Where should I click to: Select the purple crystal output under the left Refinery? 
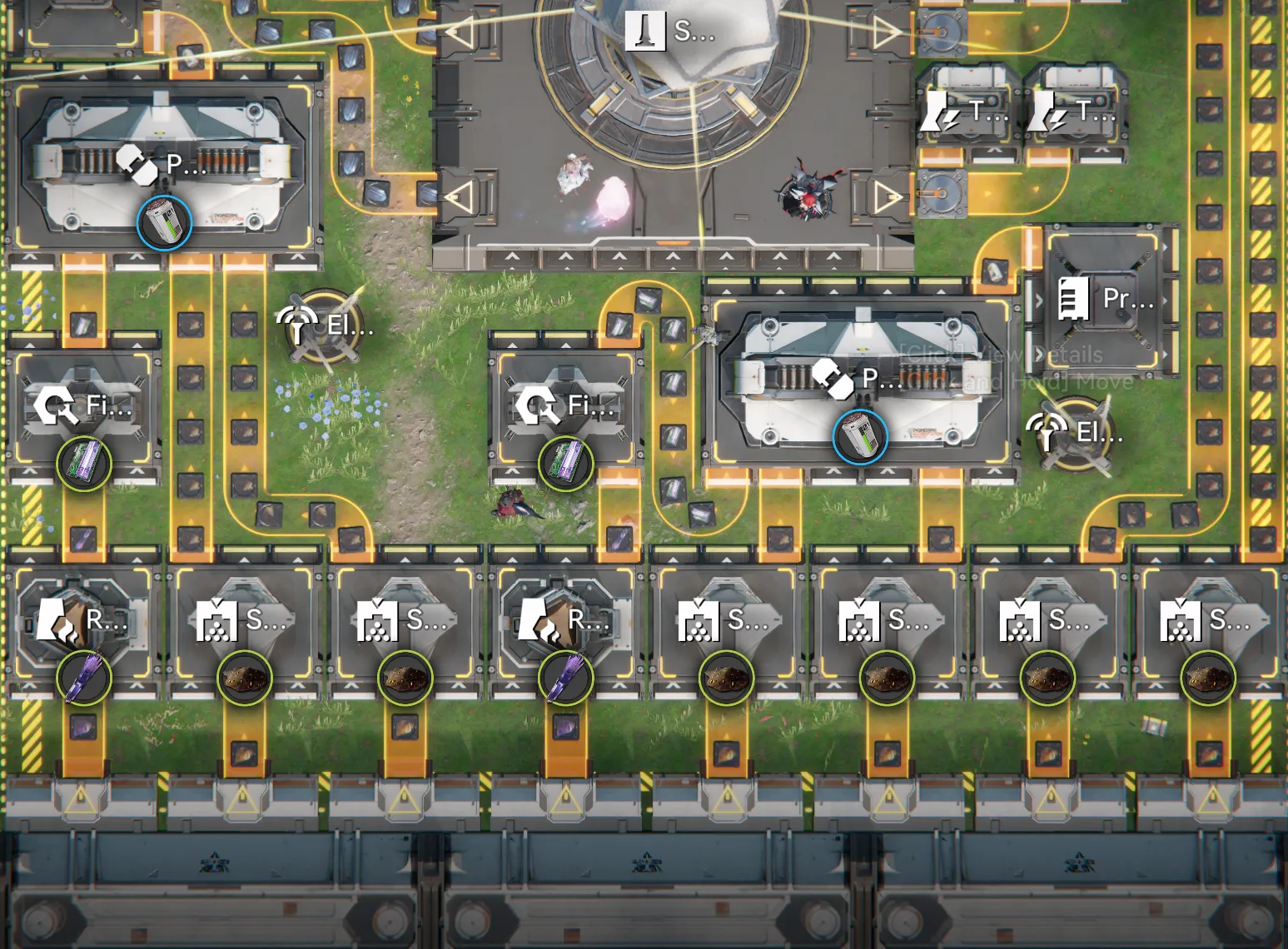83,678
